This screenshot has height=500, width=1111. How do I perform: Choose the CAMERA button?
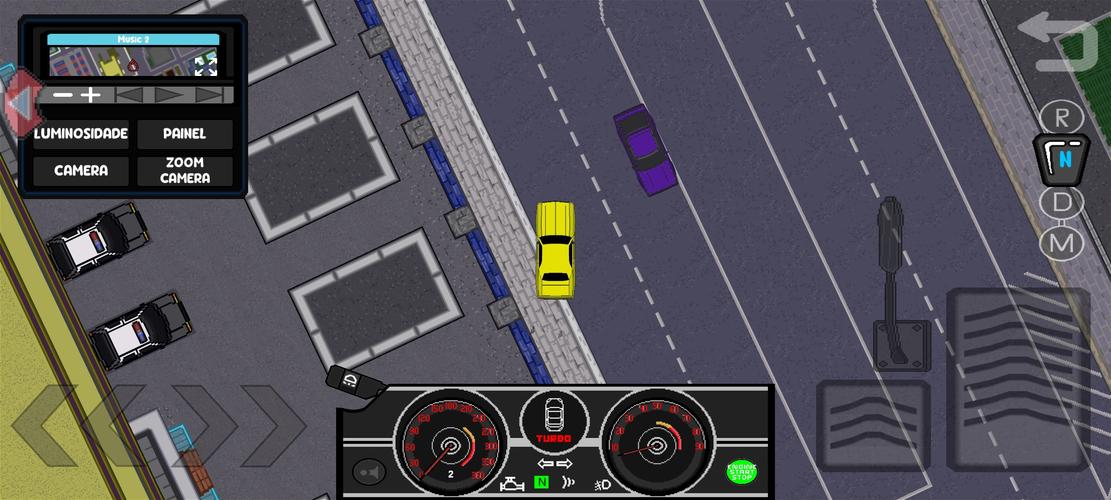(x=81, y=171)
